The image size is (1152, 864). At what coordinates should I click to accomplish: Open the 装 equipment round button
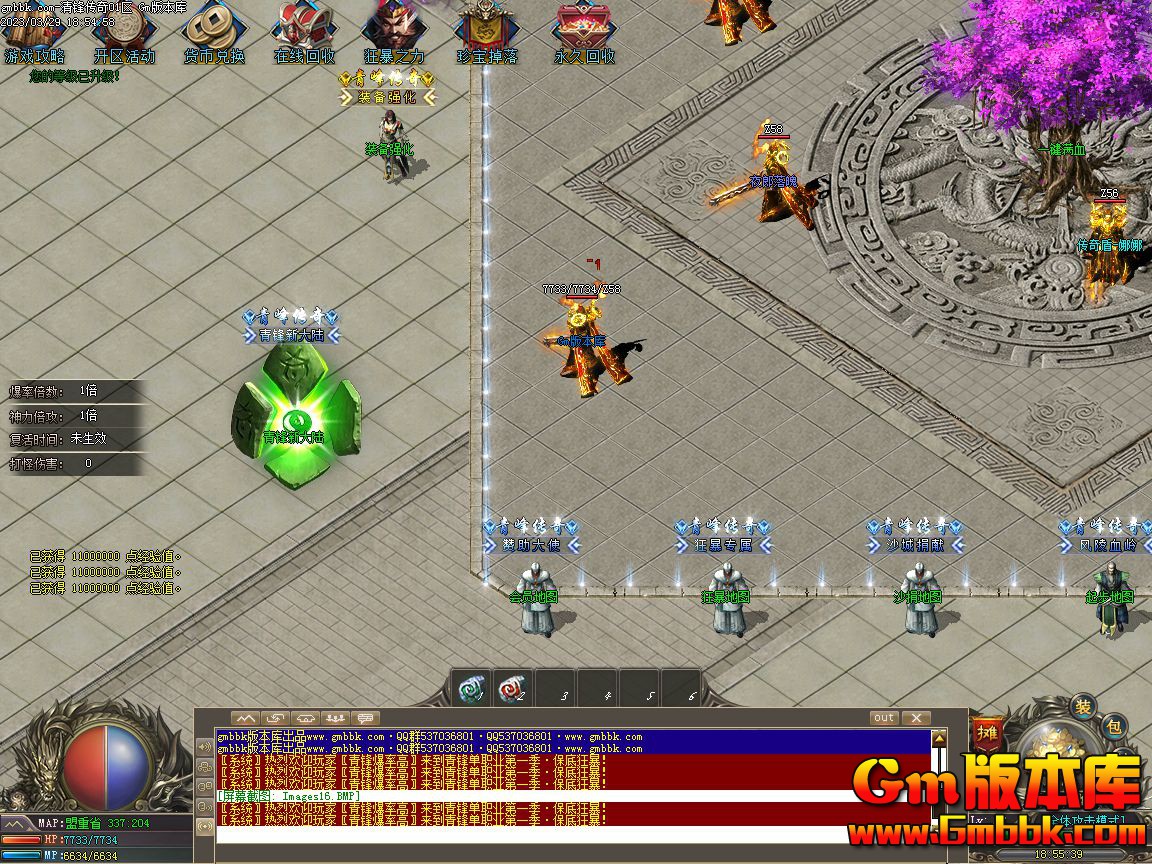(x=1083, y=707)
